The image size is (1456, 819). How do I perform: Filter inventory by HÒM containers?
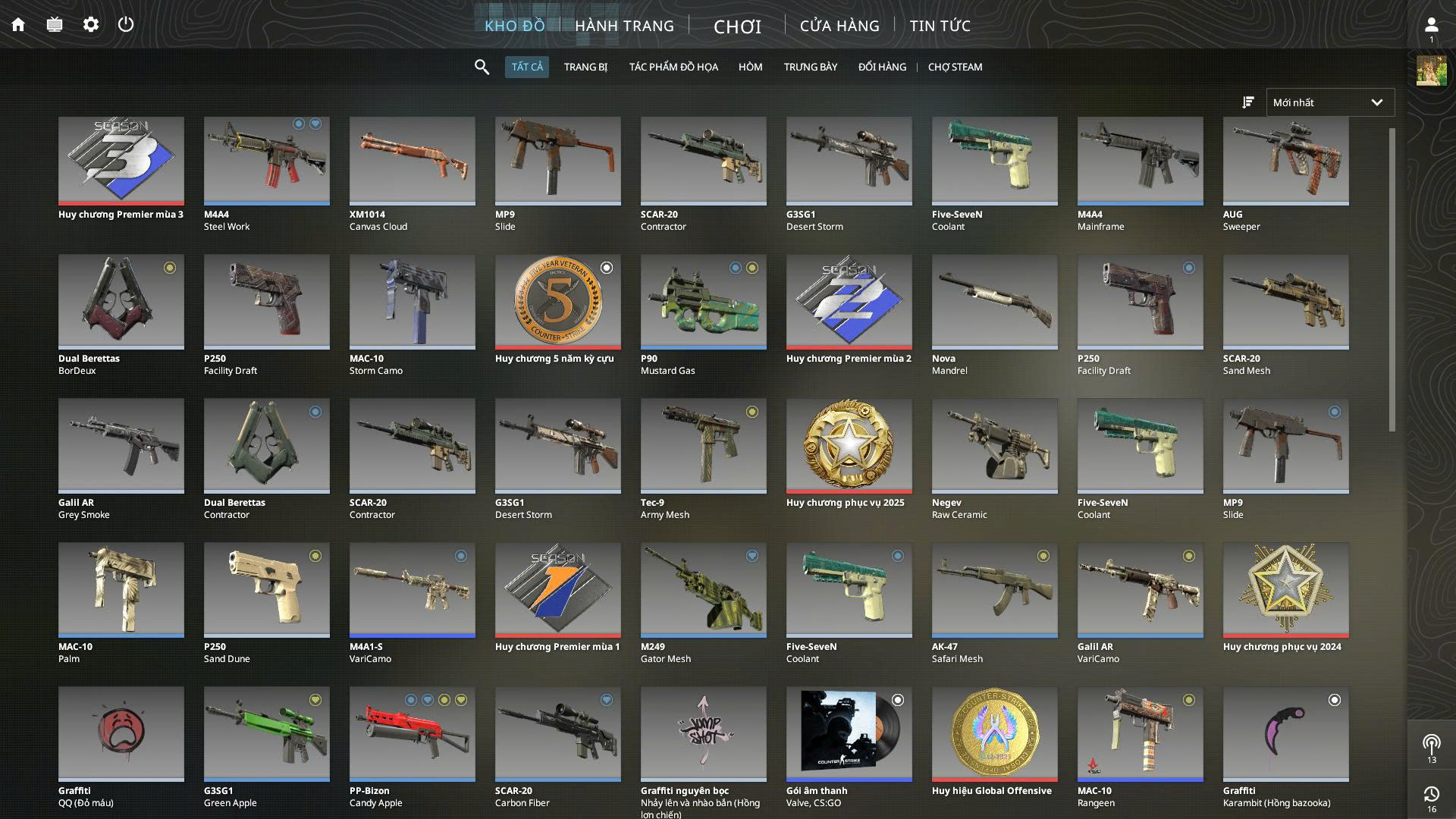tap(750, 67)
